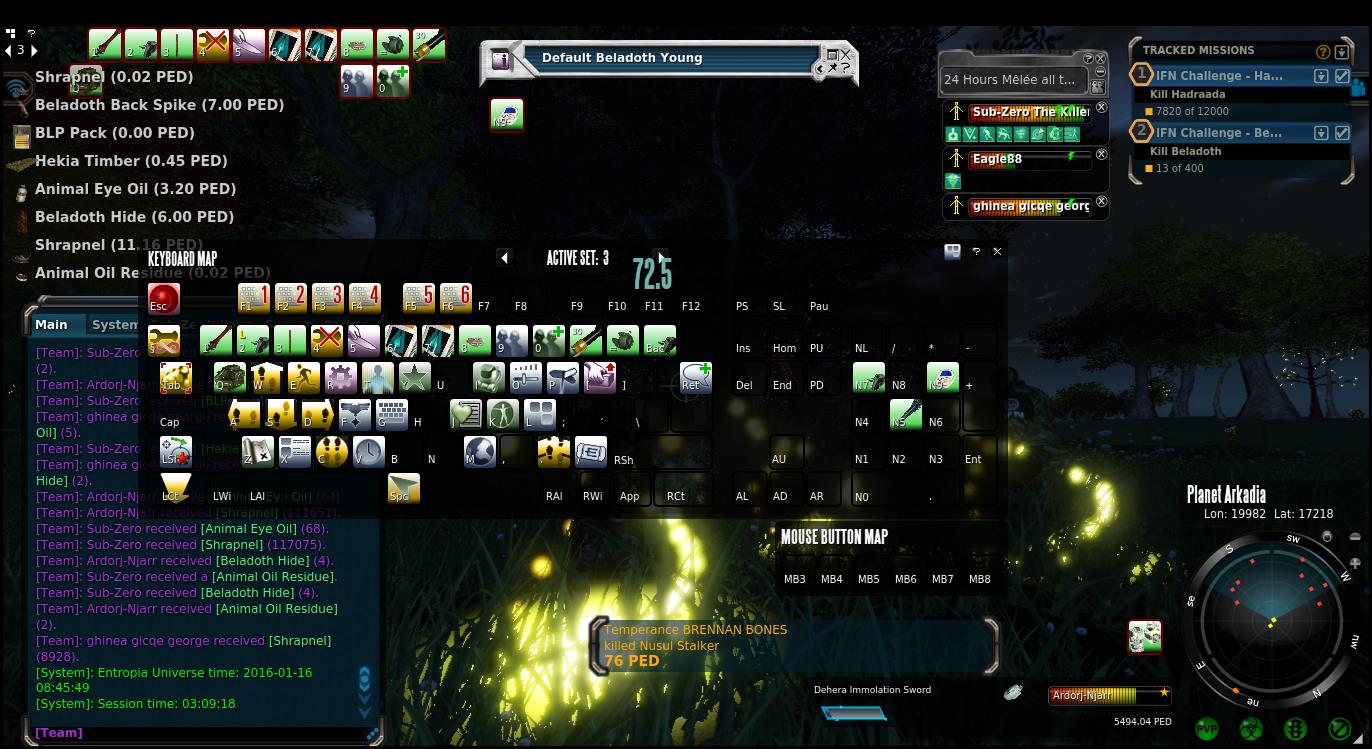Click the star icon on the Y key
The image size is (1372, 749).
[x=414, y=377]
